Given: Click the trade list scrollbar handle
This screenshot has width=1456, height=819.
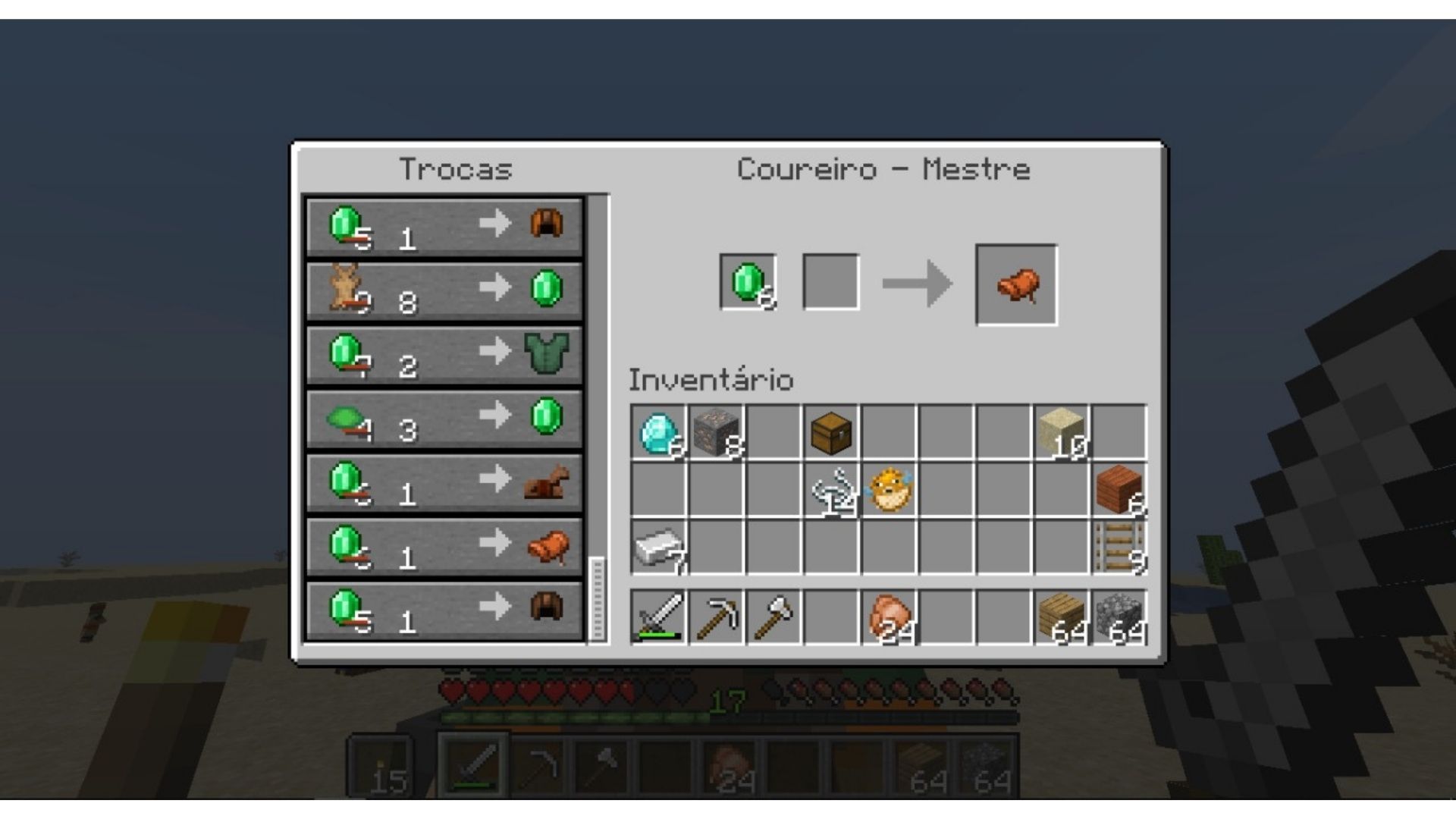Looking at the screenshot, I should tap(598, 599).
